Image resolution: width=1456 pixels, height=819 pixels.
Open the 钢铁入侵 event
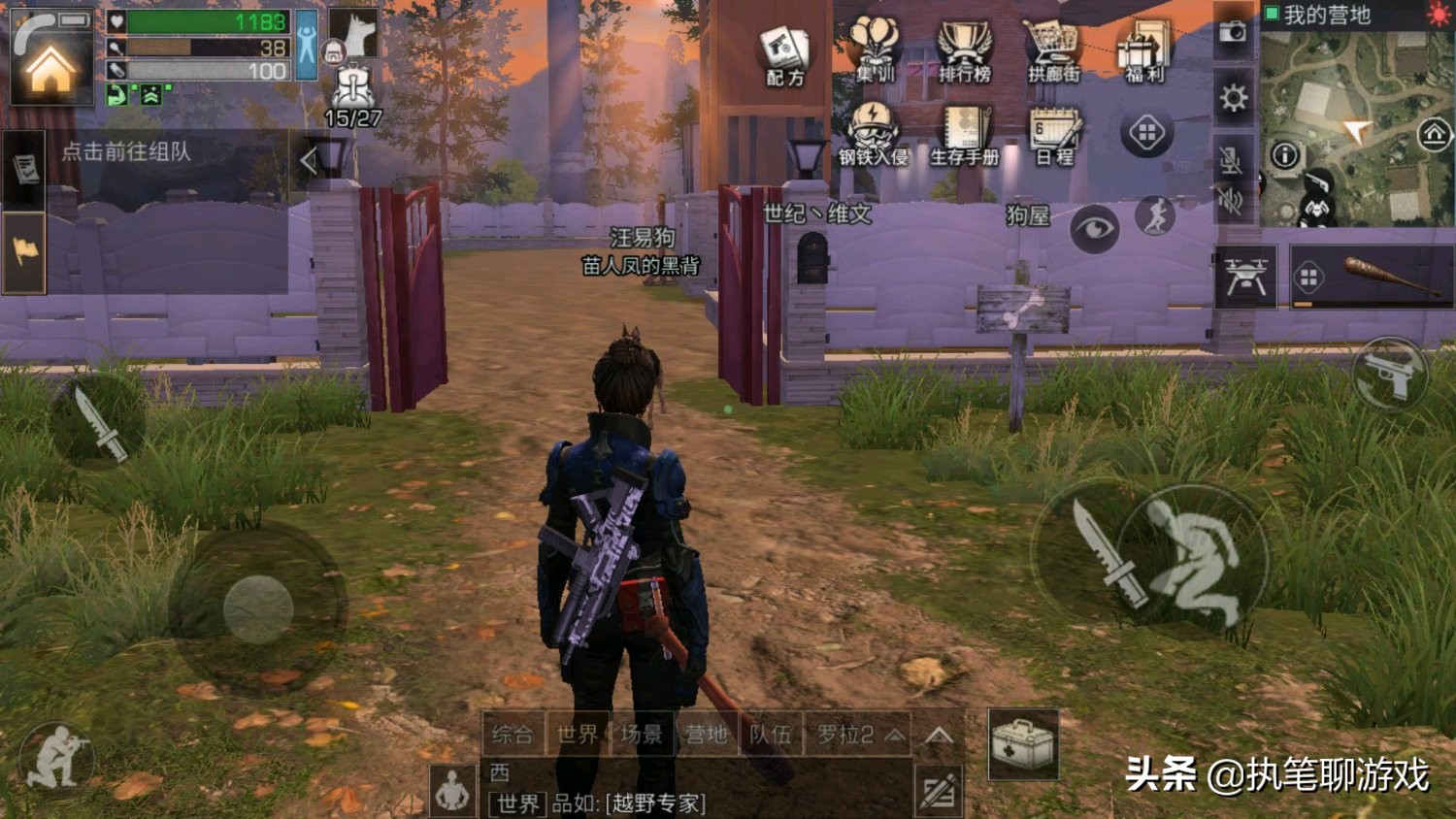[x=873, y=136]
